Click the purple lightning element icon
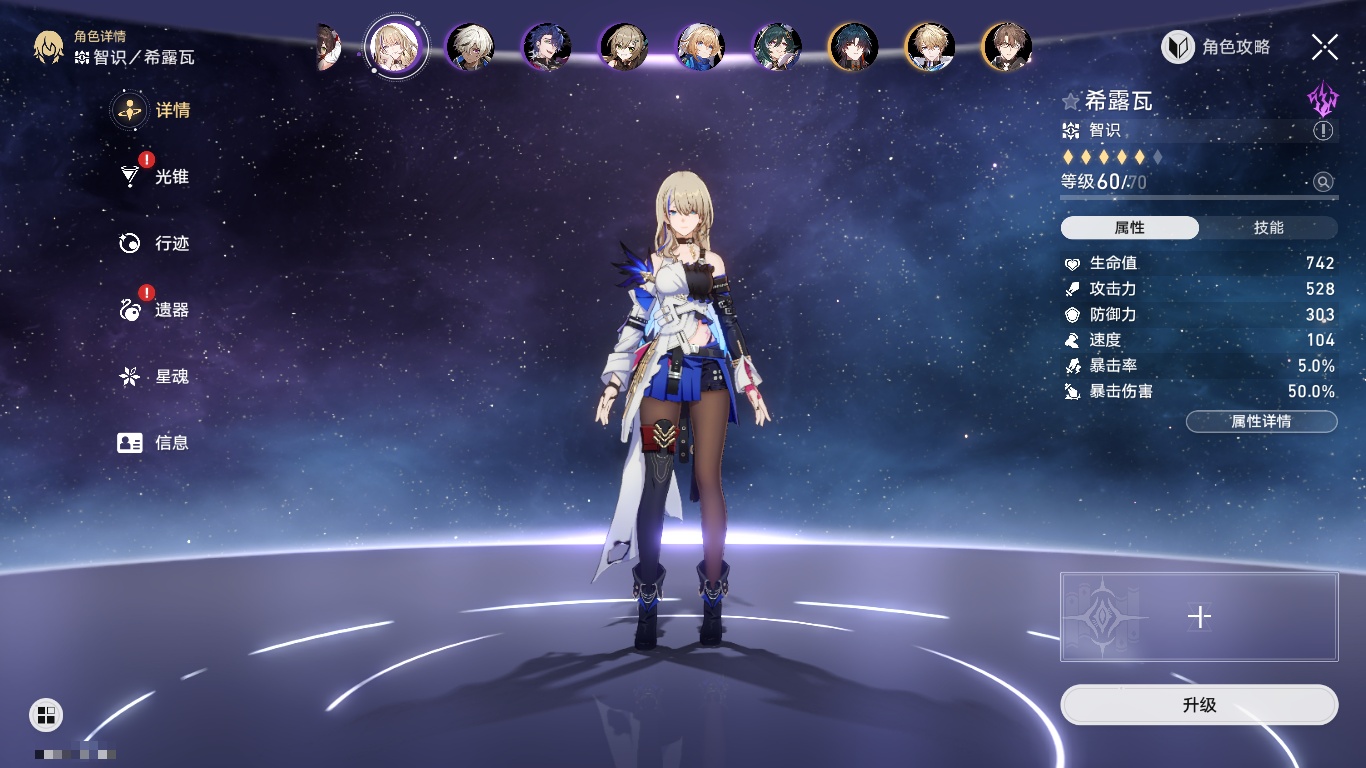 click(x=1323, y=100)
